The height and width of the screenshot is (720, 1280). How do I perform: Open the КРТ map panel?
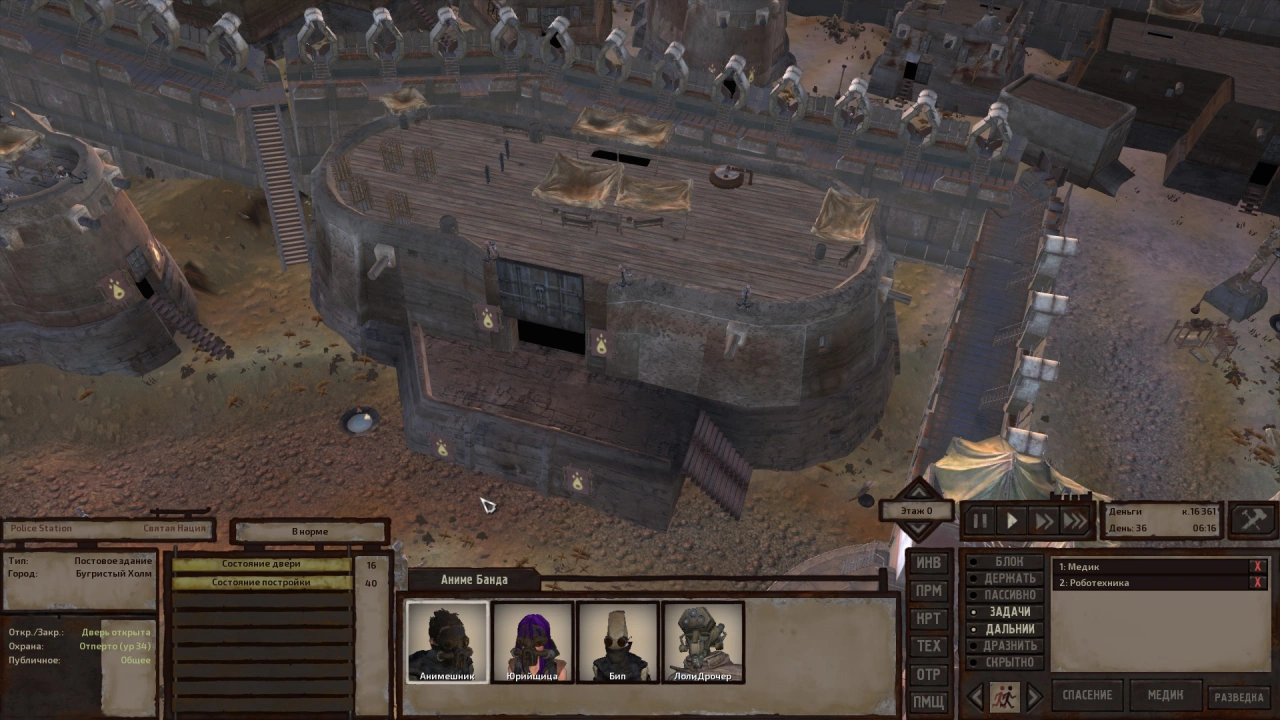929,619
